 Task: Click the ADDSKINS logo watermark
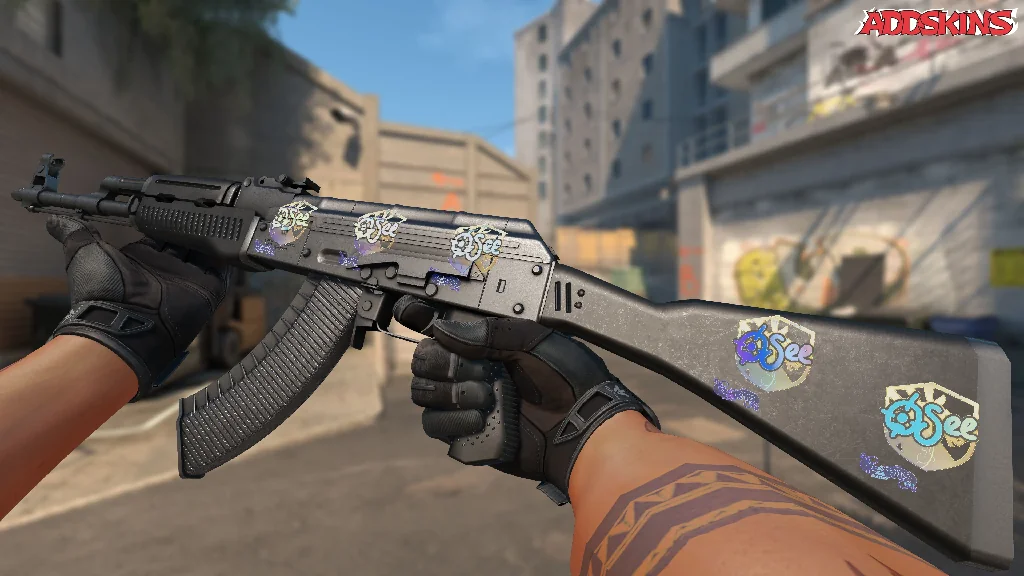(937, 22)
